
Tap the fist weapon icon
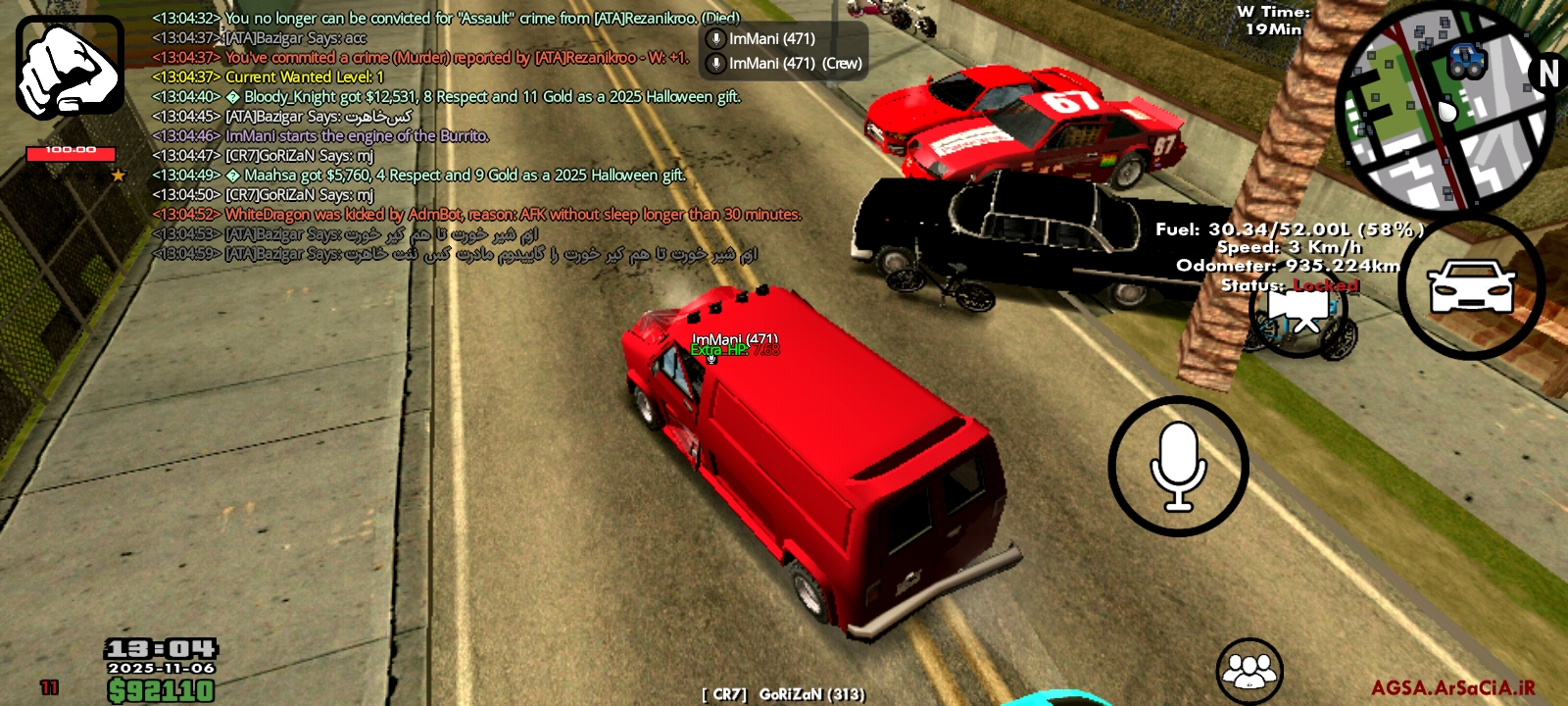(70, 67)
